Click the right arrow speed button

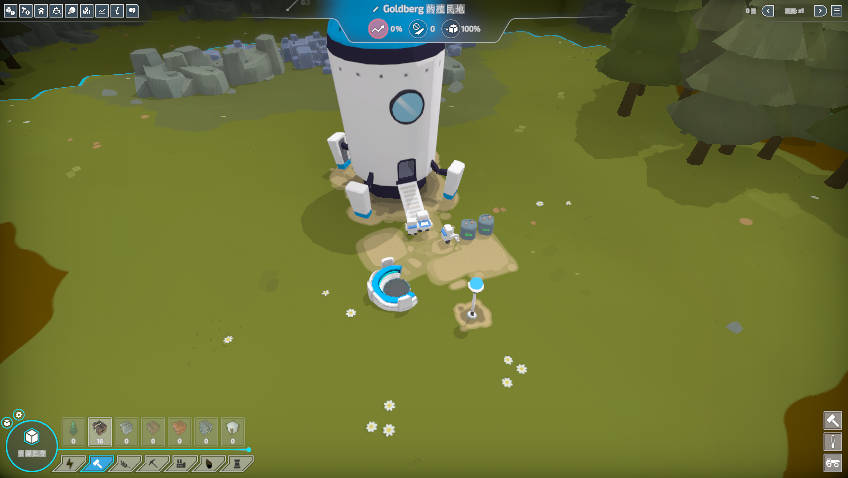[820, 11]
